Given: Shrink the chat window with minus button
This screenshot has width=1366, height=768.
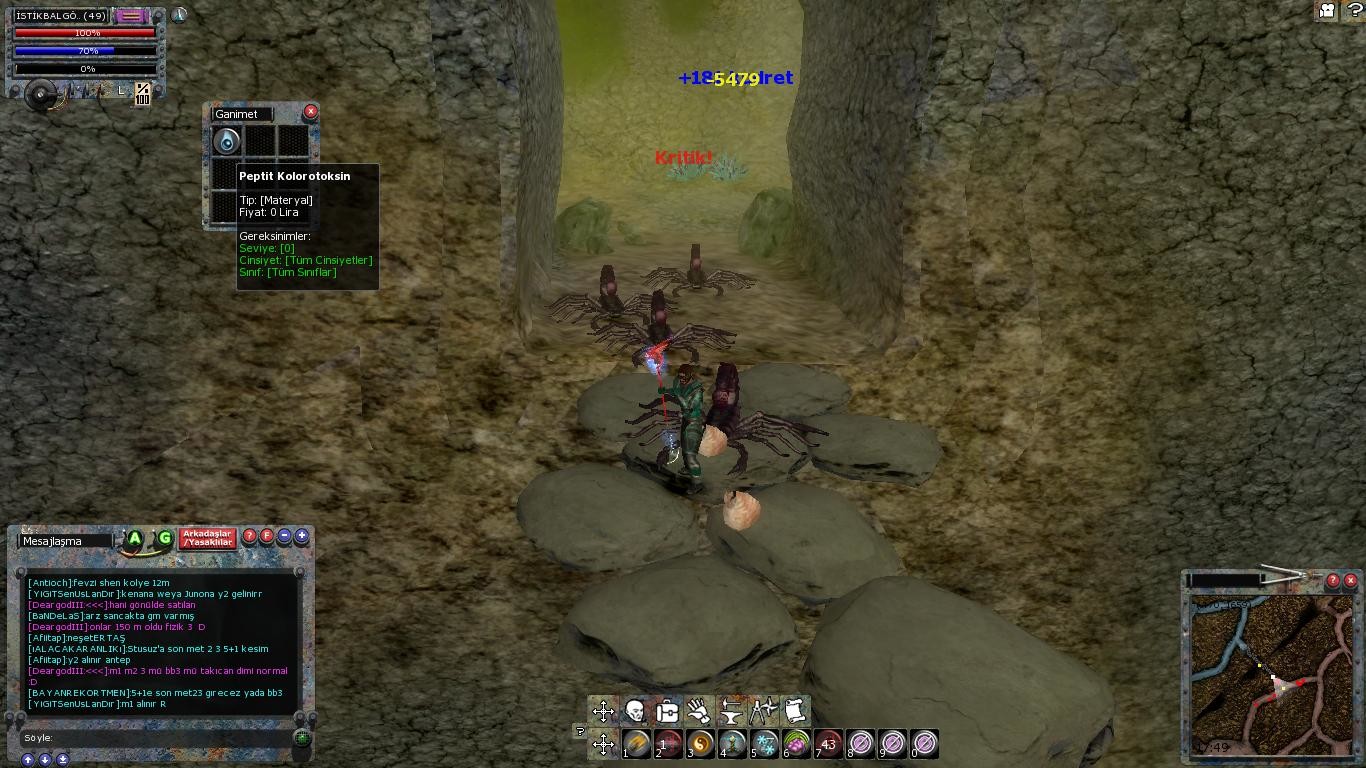Looking at the screenshot, I should [284, 536].
